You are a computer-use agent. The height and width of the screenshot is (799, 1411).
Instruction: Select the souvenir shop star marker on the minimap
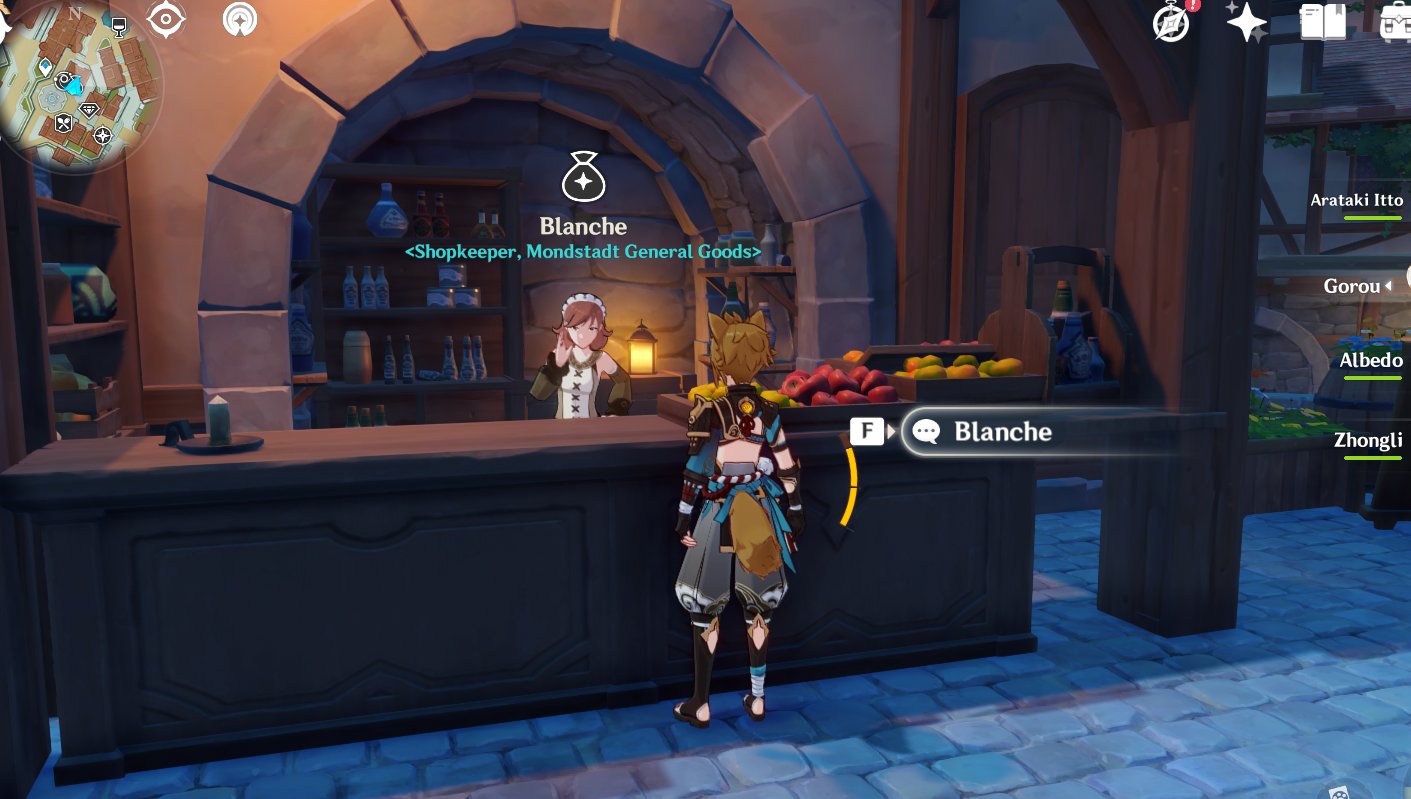(x=102, y=135)
